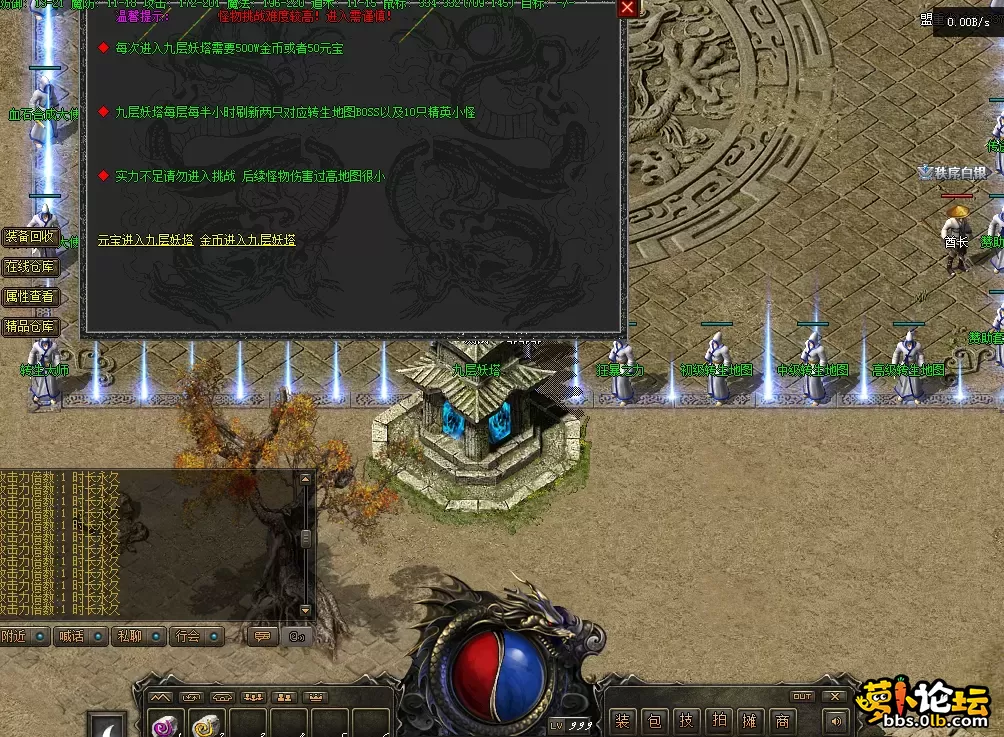Open 装备回收 equipment recycle
Viewport: 1004px width, 737px height.
[30, 237]
